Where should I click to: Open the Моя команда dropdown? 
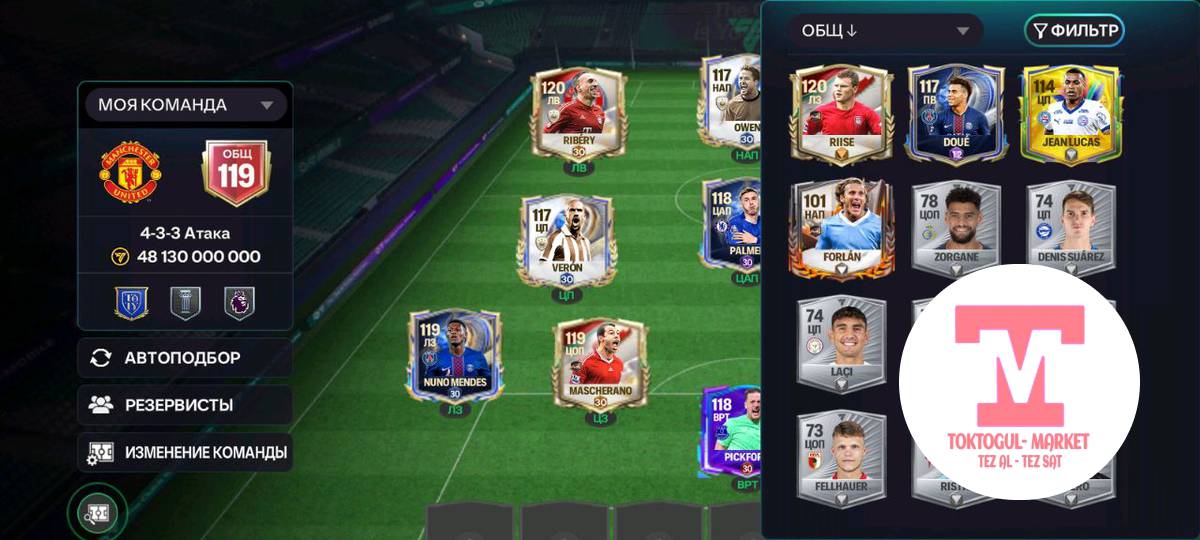pos(185,105)
